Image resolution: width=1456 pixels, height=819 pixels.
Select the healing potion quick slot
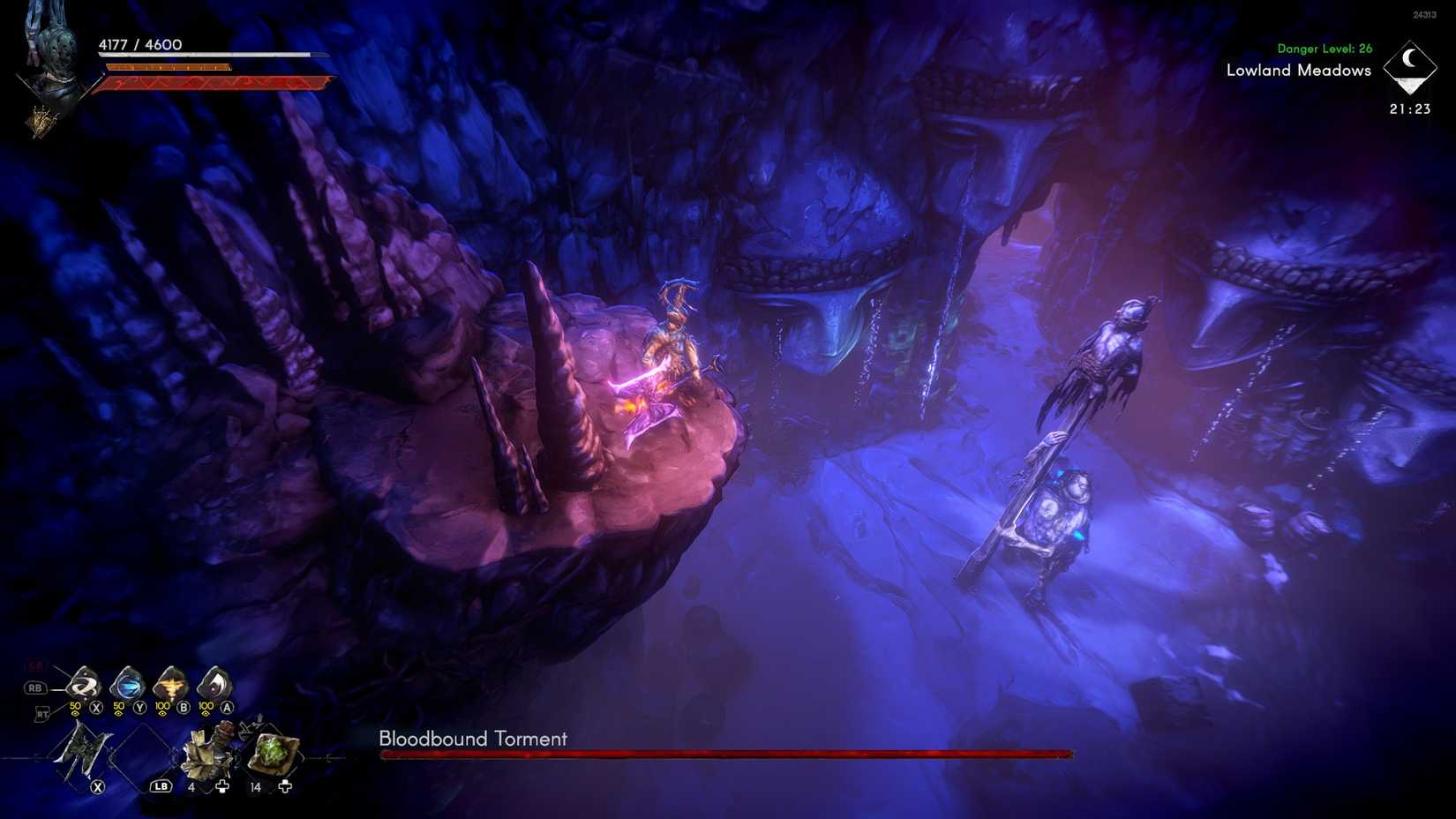pos(209,752)
